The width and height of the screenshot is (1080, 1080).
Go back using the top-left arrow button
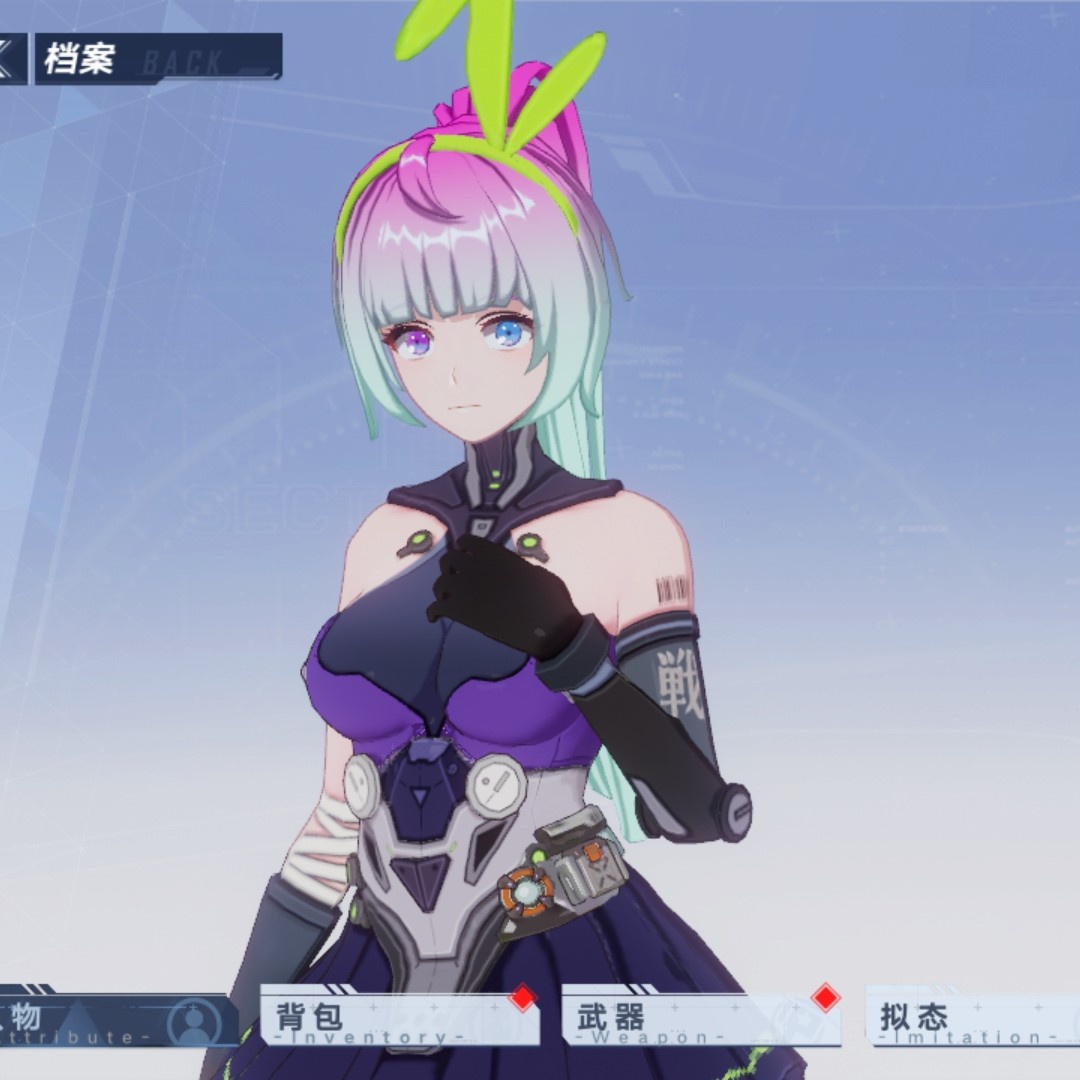tap(10, 59)
